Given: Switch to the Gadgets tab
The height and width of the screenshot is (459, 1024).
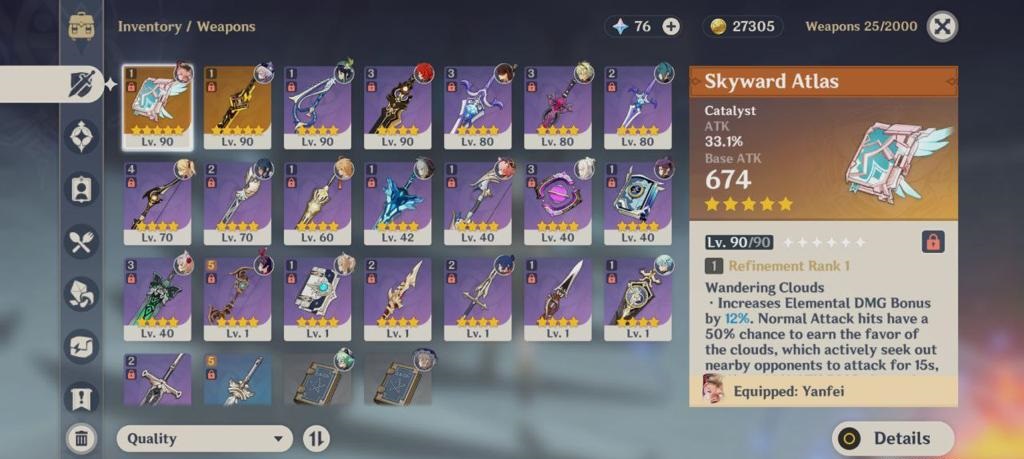Looking at the screenshot, I should [x=81, y=346].
